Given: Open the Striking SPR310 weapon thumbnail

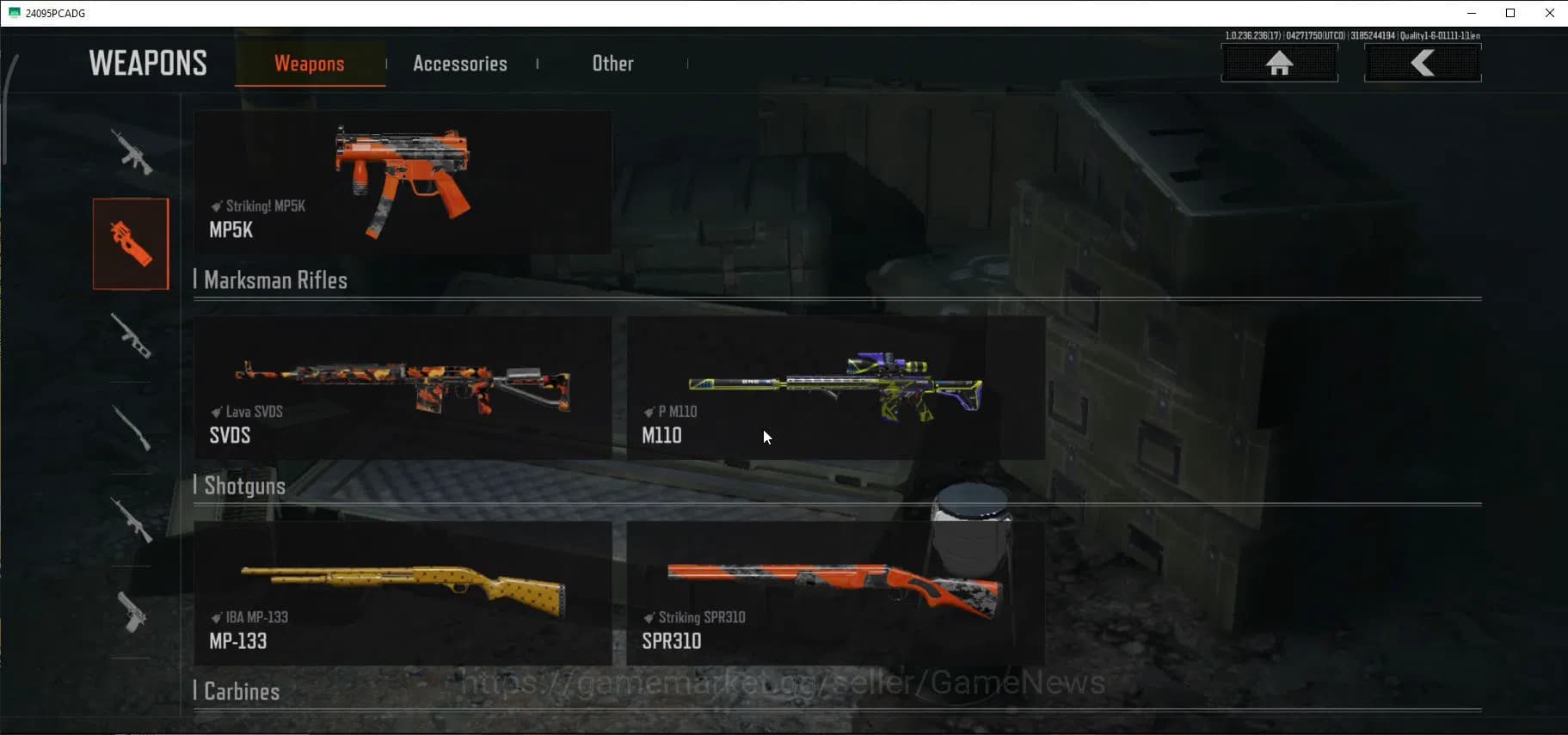Looking at the screenshot, I should point(836,593).
